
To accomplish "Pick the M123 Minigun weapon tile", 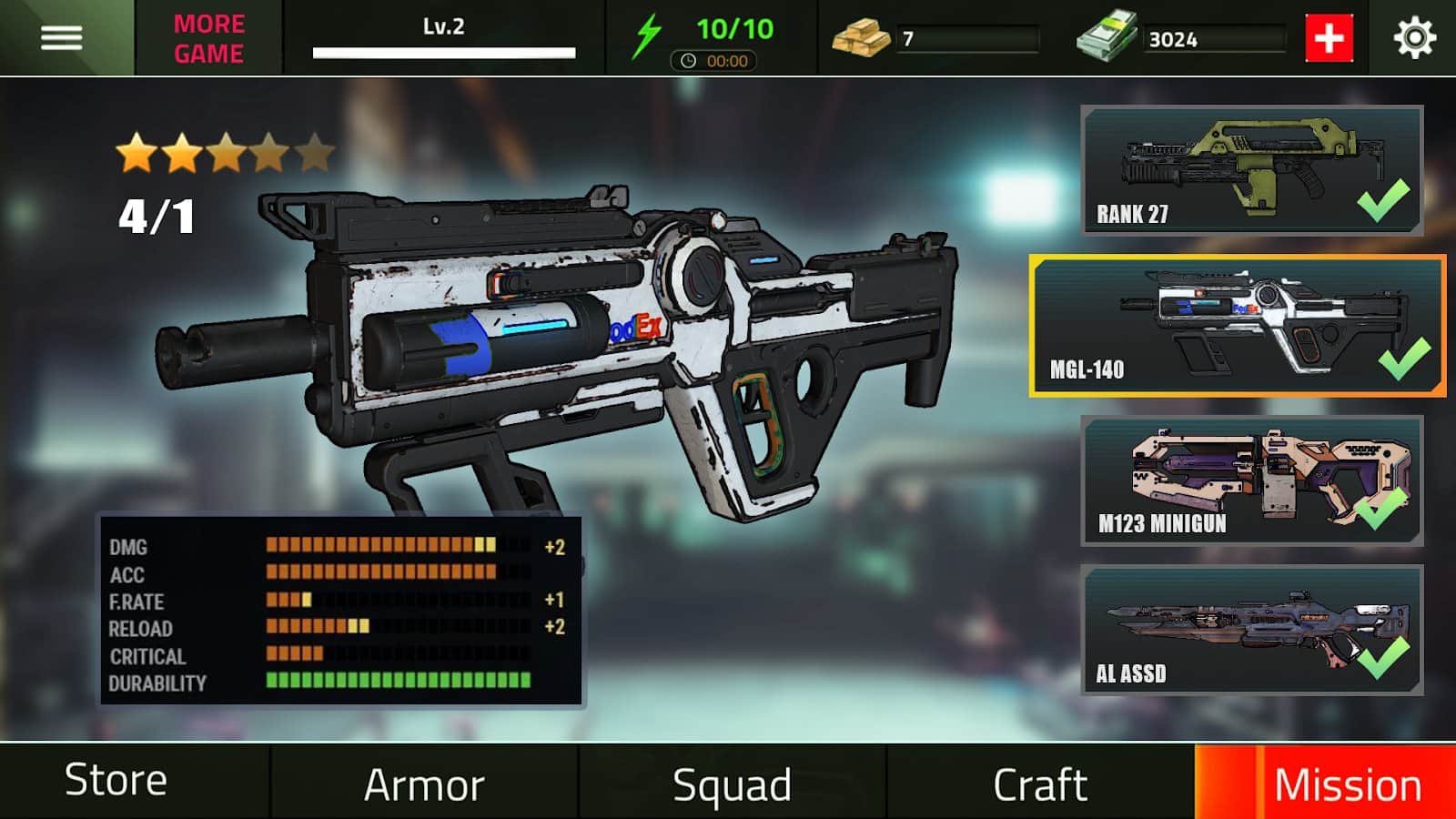I will point(1251,480).
